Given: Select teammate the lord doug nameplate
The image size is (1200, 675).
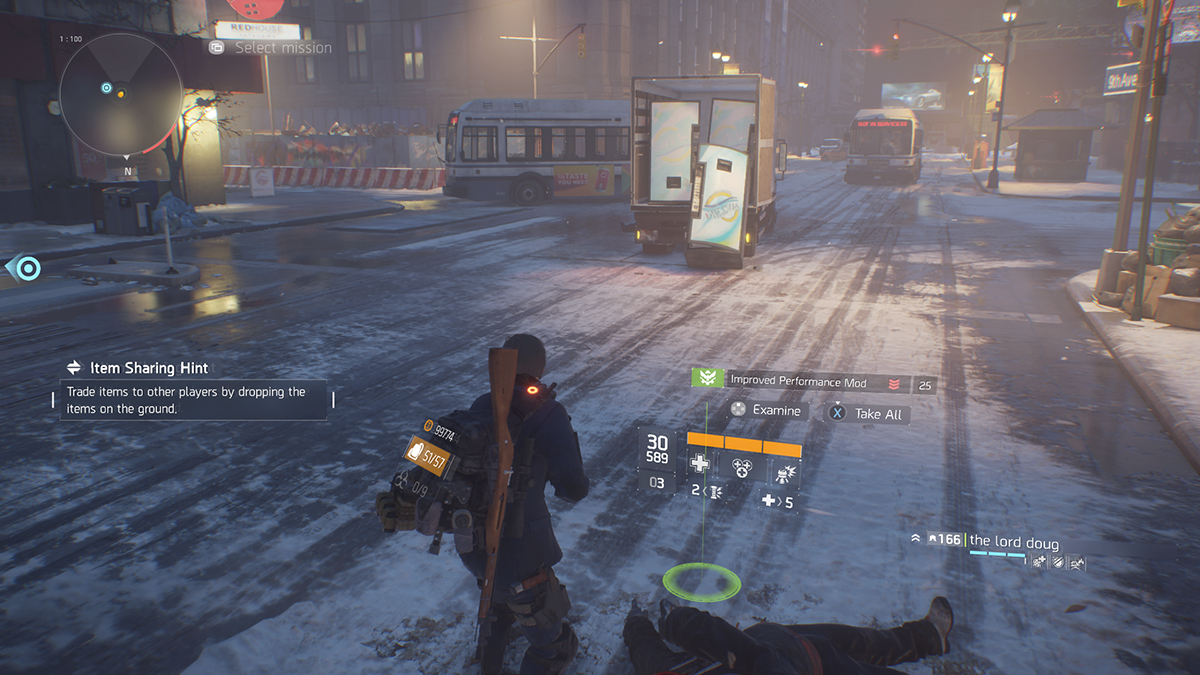Looking at the screenshot, I should [x=1012, y=542].
